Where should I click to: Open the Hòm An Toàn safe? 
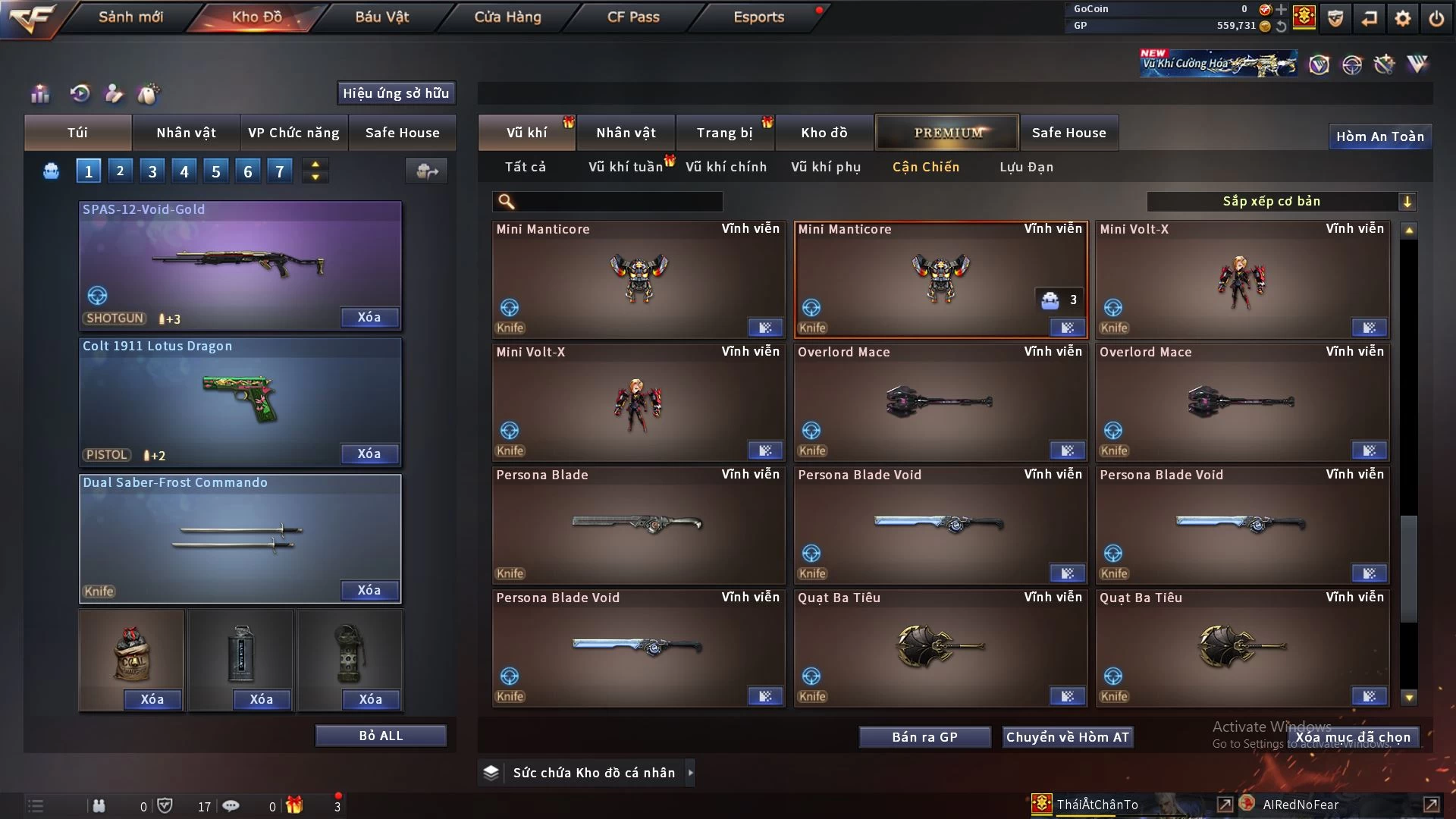[x=1379, y=136]
